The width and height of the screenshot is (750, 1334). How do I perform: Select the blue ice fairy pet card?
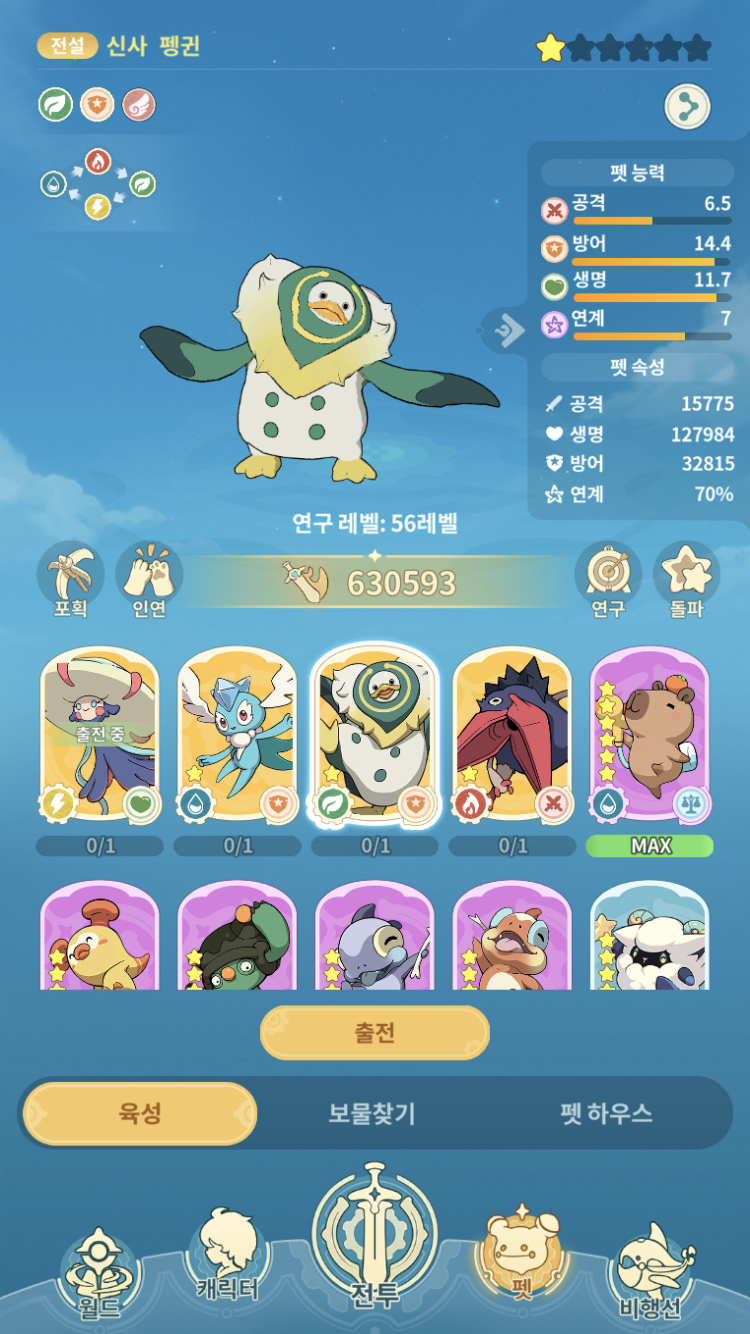pos(237,735)
